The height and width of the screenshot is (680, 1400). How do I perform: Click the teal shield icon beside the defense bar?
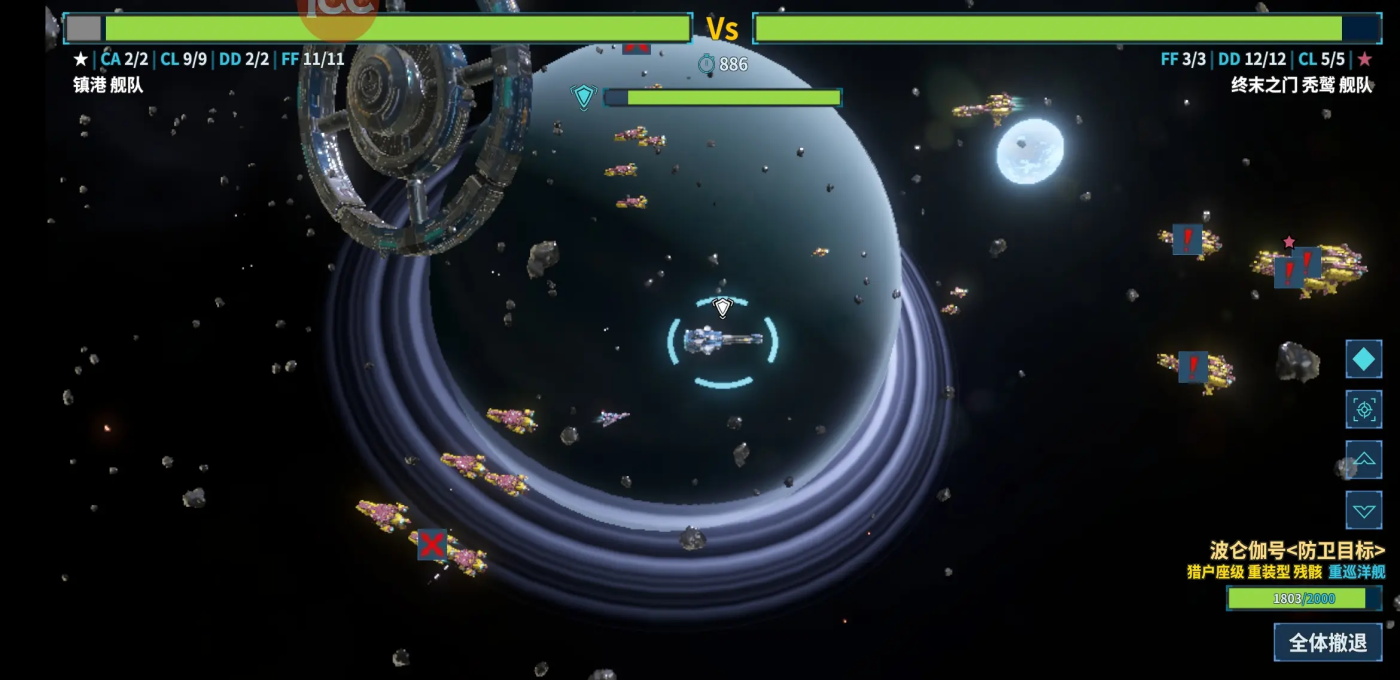click(584, 97)
